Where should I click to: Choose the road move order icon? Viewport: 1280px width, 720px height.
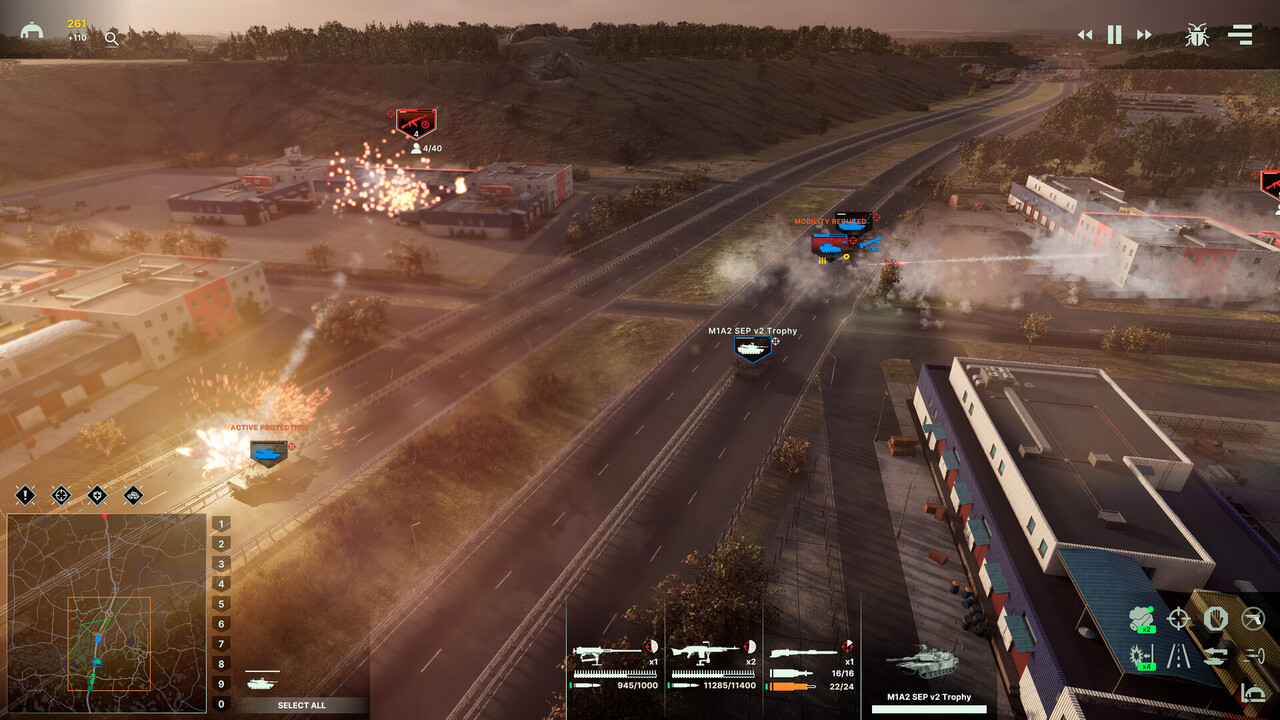point(1179,656)
